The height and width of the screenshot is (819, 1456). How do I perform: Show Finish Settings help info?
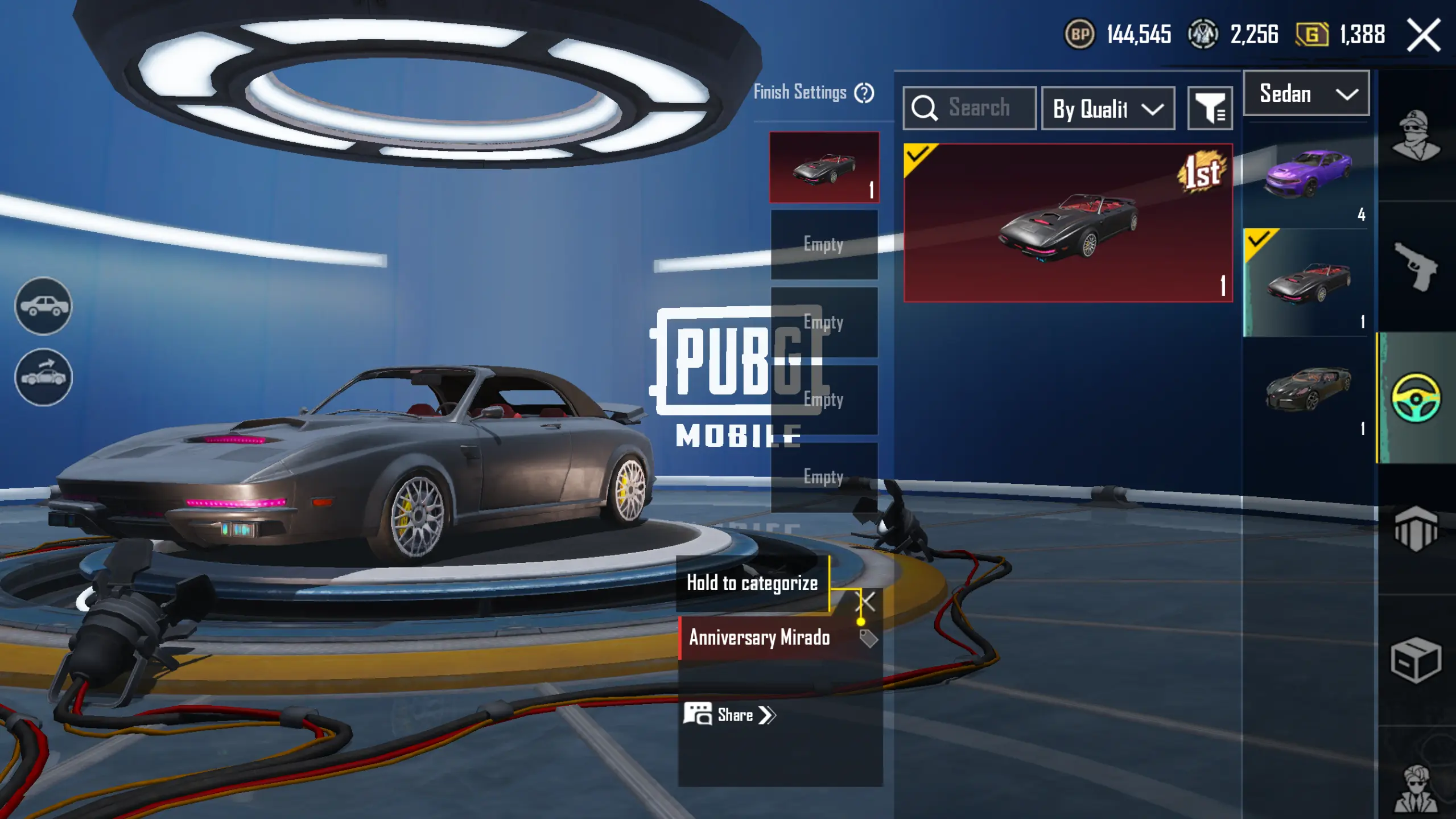864,93
